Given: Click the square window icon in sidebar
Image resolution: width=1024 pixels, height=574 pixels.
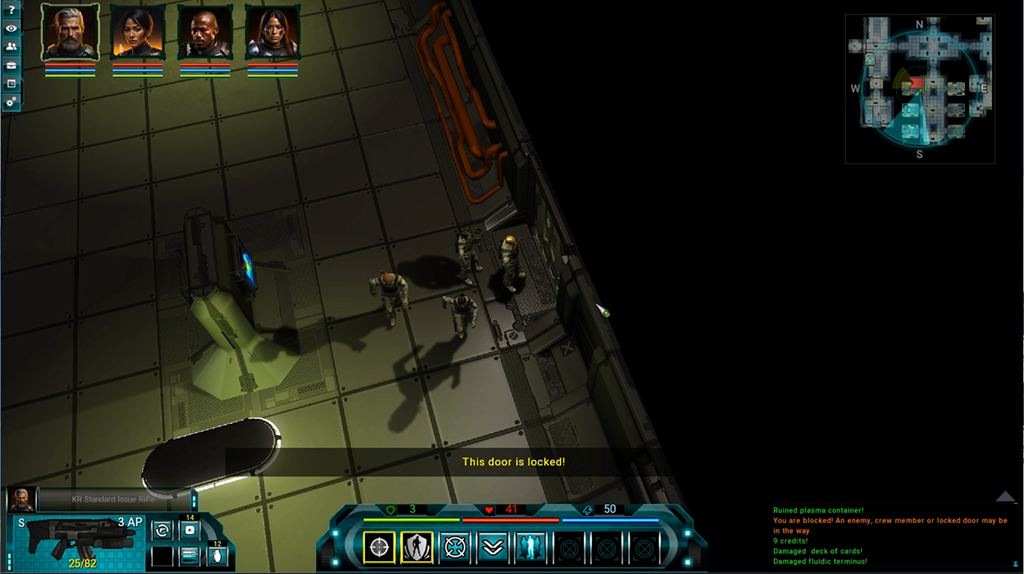Looking at the screenshot, I should pyautogui.click(x=11, y=83).
